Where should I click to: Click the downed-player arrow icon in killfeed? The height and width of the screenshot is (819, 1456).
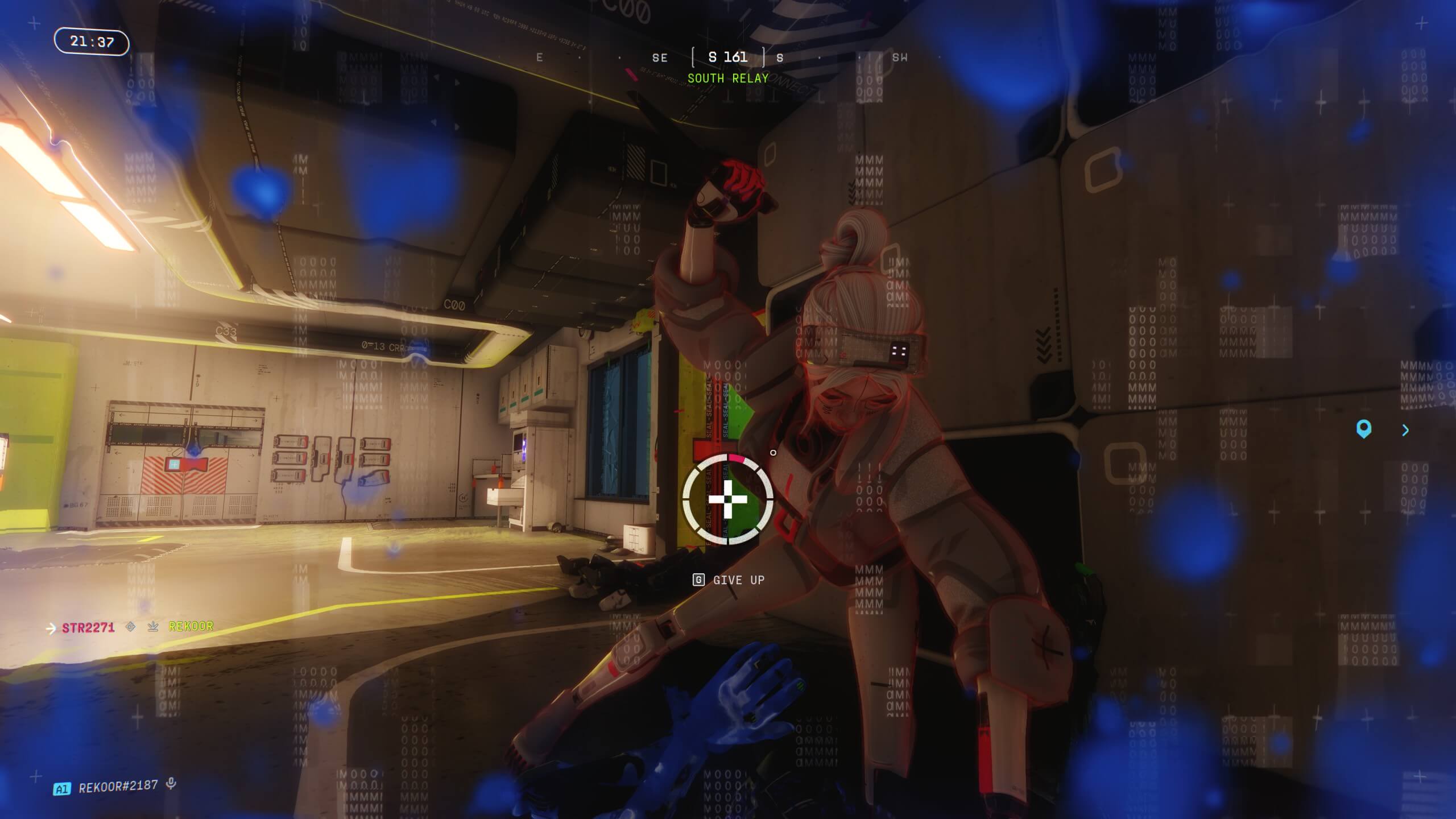151,626
